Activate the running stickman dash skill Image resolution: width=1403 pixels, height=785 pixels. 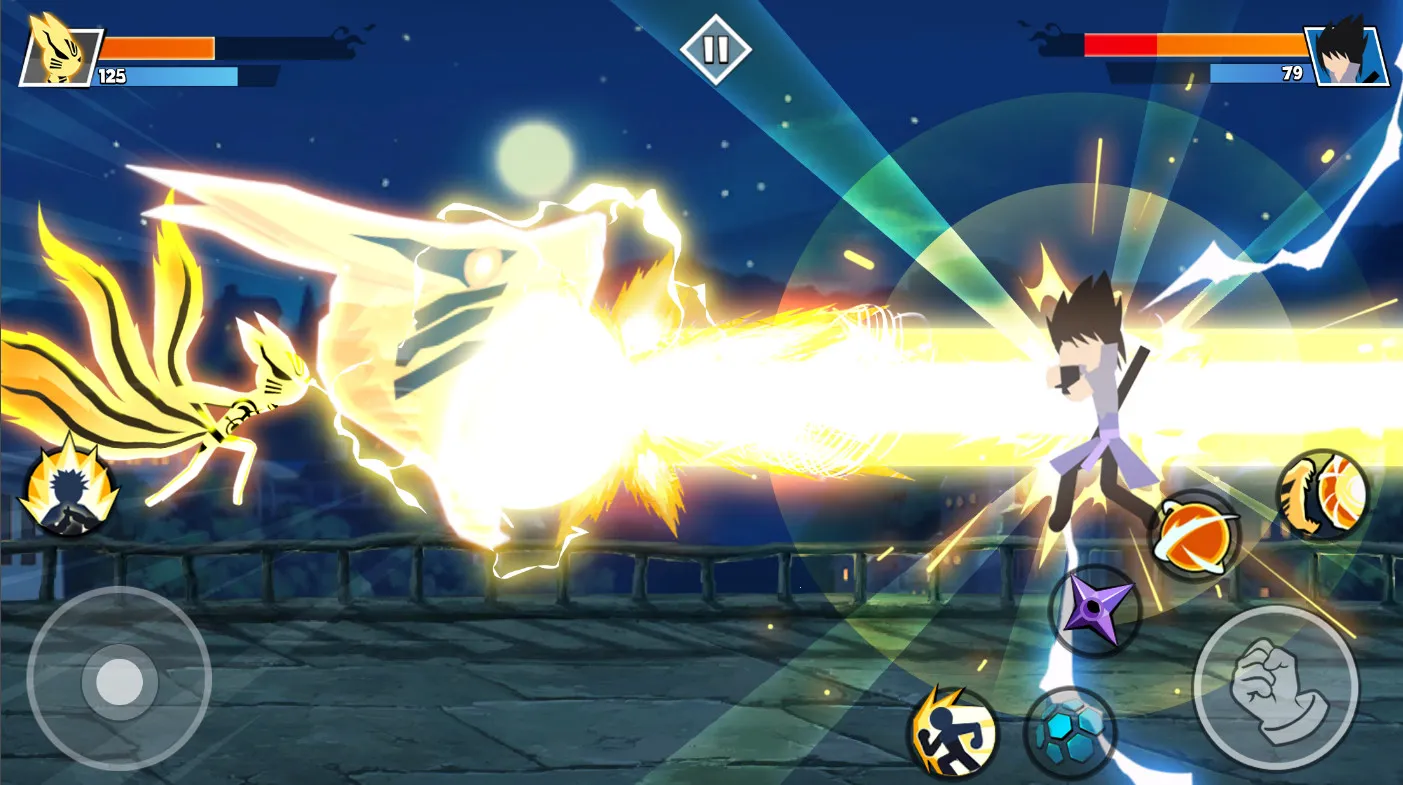click(x=952, y=732)
